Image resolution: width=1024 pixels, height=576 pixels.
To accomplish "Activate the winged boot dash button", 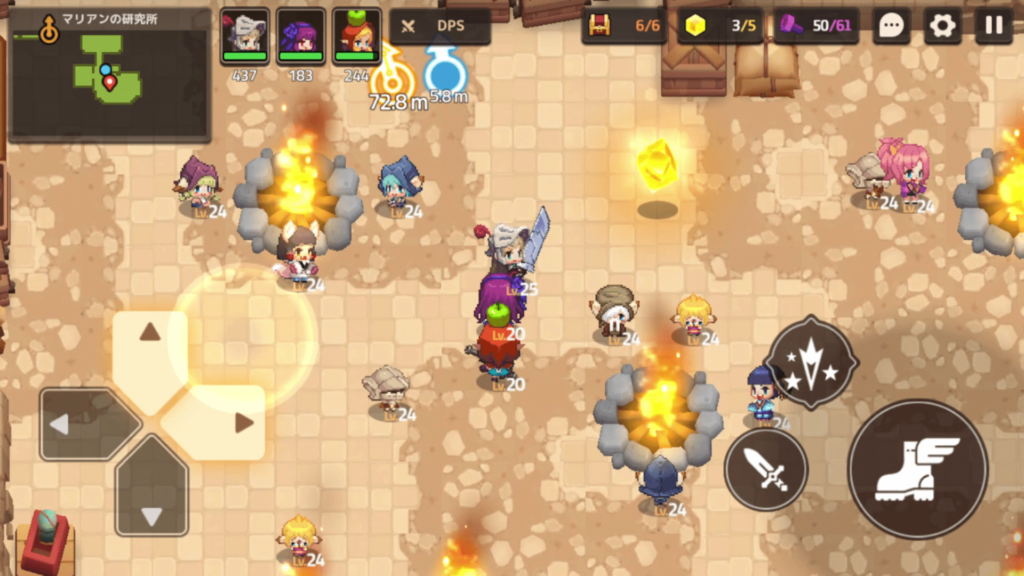I will 917,469.
